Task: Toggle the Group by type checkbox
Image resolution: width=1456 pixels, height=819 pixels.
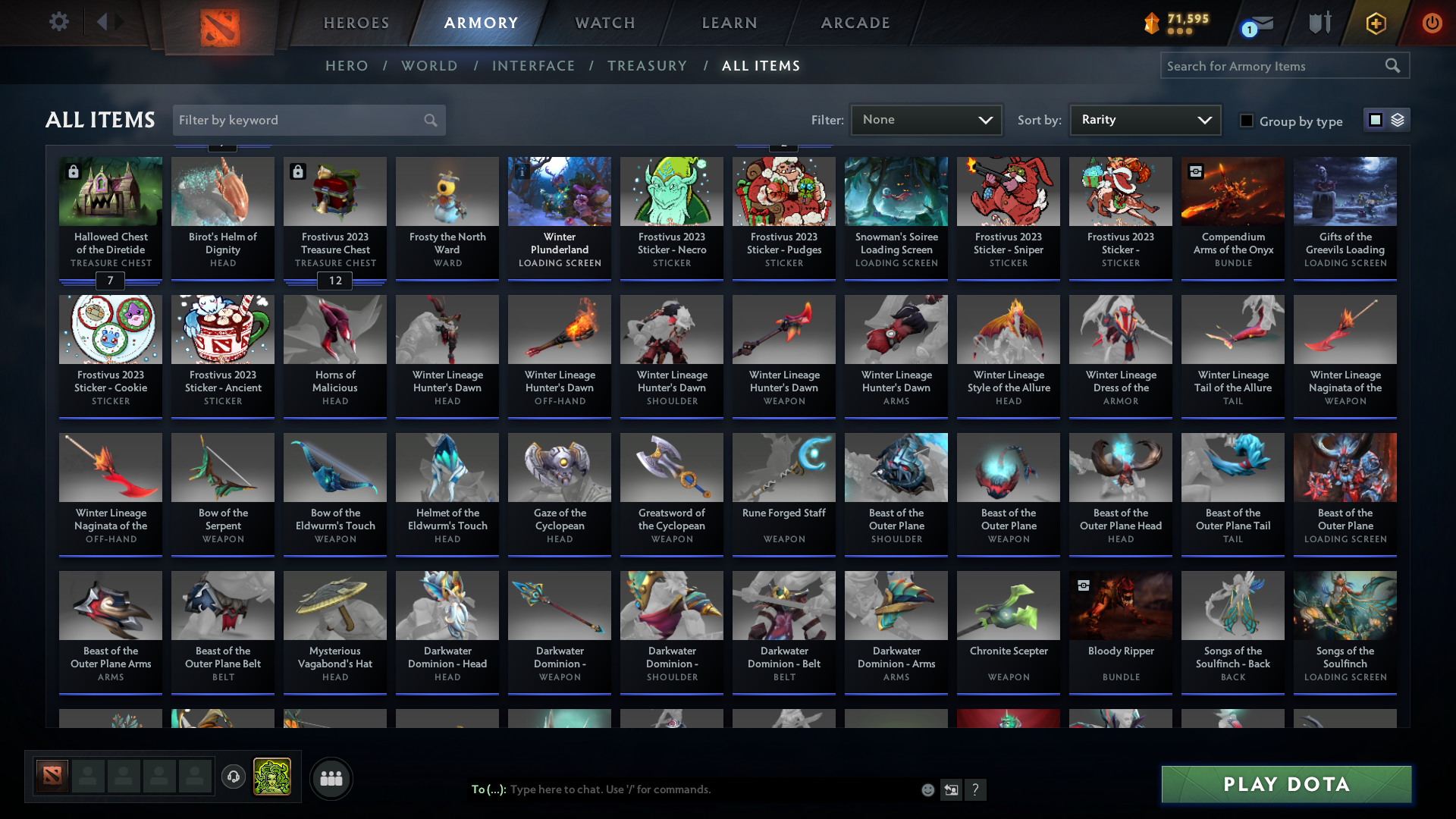Action: [1246, 121]
